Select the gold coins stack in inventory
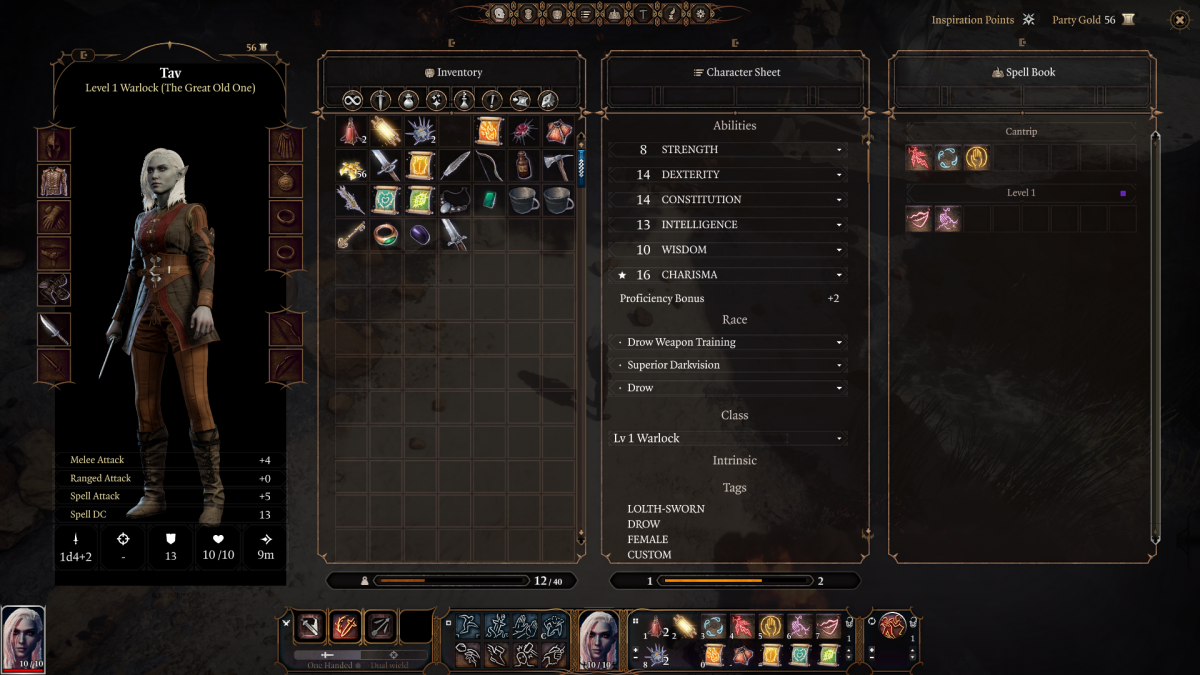1200x675 pixels. click(x=350, y=167)
